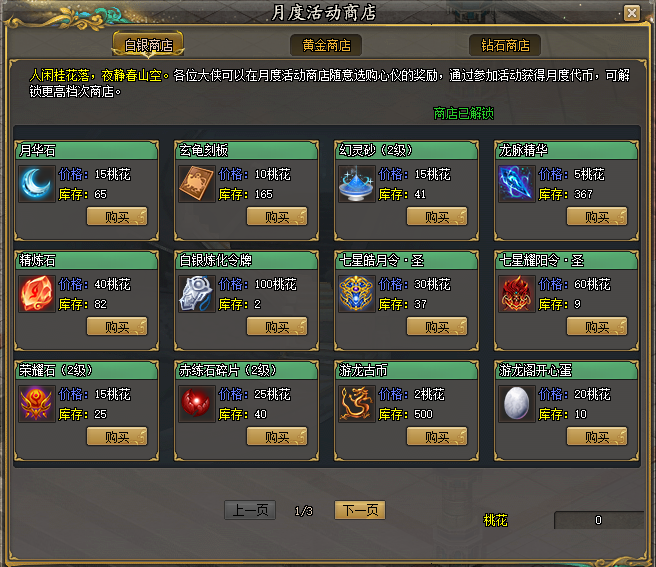Inspect the 游龙阁开心蛋 egg icon
This screenshot has width=656, height=567.
coord(517,403)
